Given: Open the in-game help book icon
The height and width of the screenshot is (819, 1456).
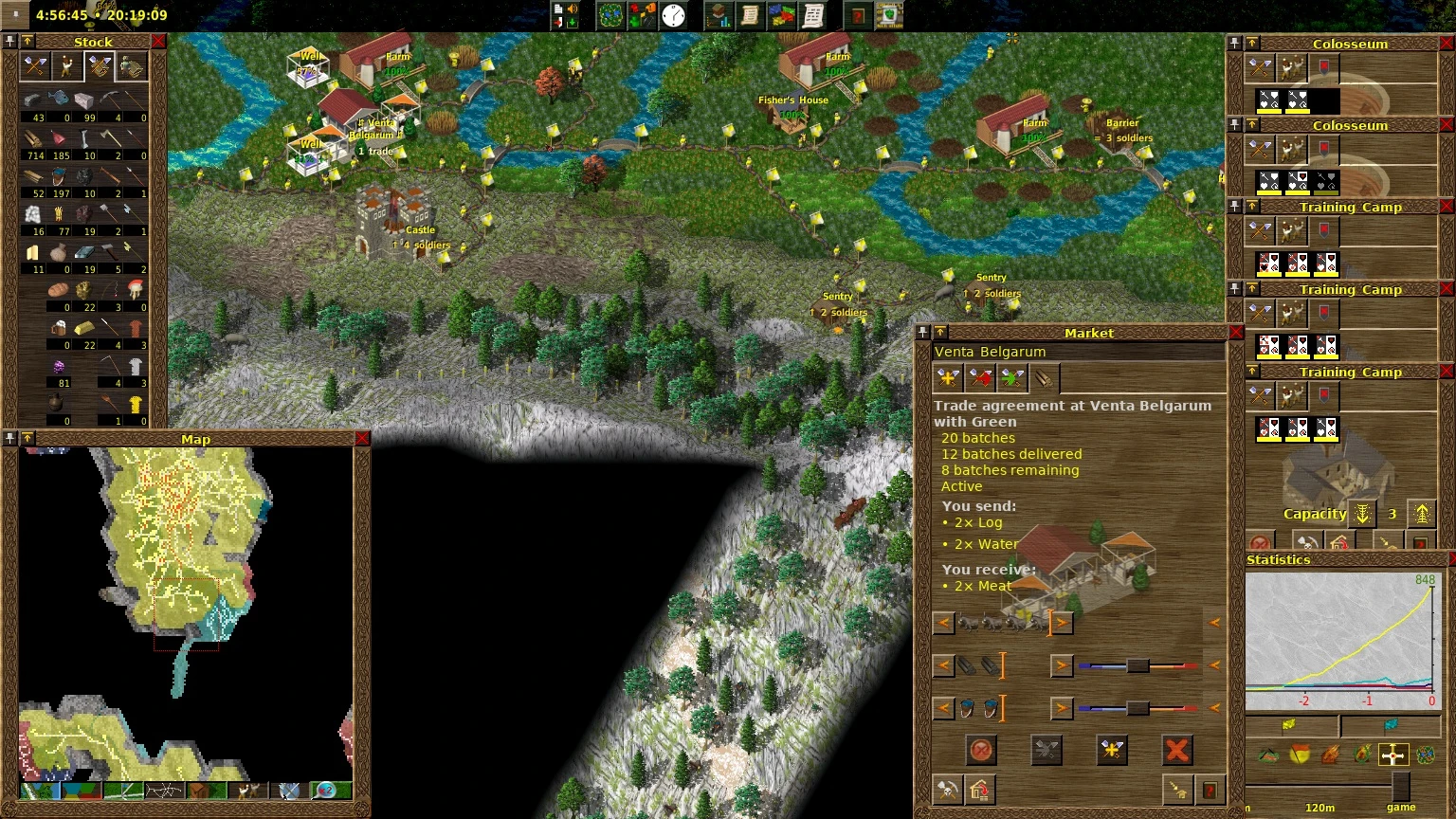Looking at the screenshot, I should [x=858, y=15].
